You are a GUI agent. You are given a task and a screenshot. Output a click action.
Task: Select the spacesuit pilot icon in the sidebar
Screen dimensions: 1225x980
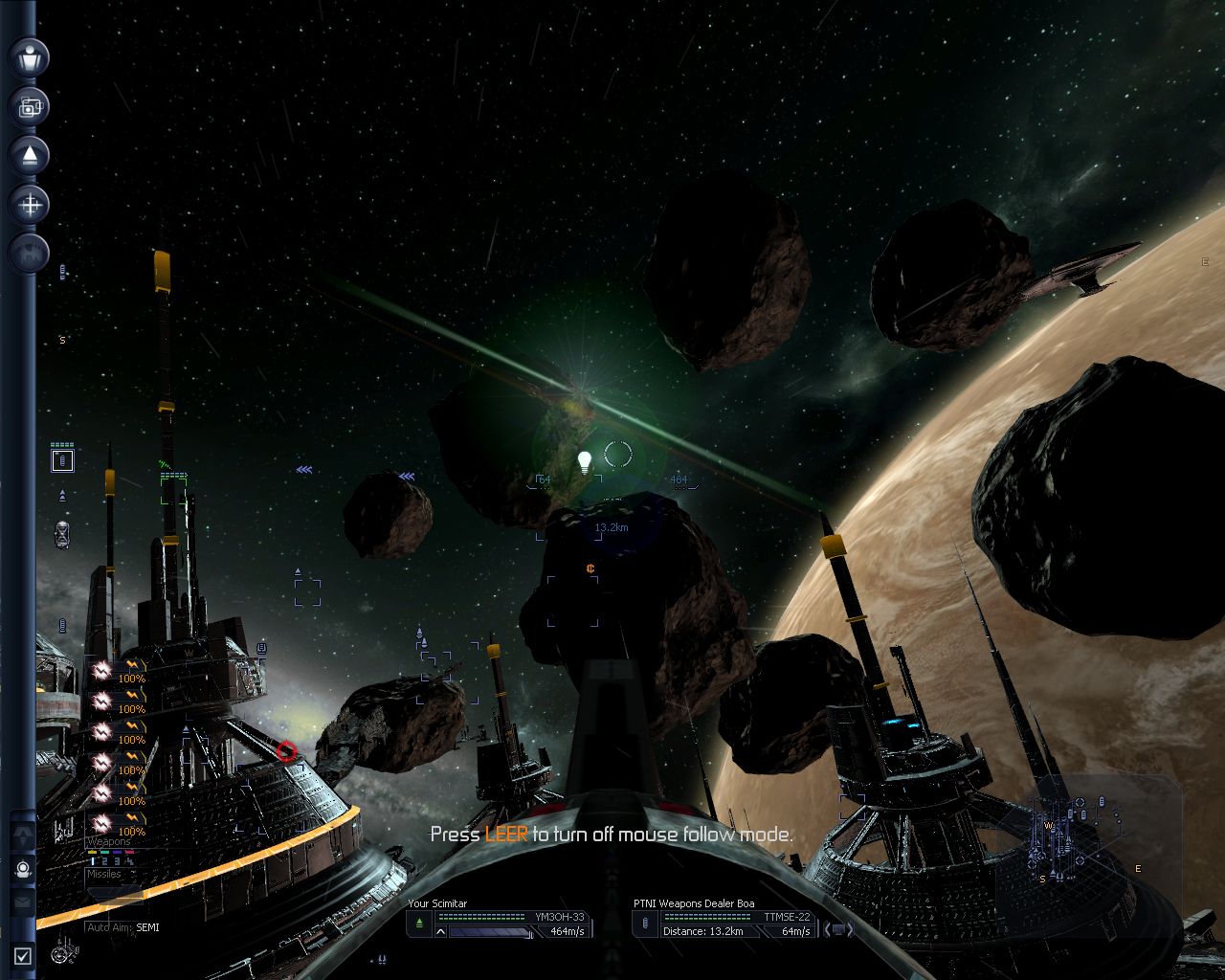[x=23, y=869]
